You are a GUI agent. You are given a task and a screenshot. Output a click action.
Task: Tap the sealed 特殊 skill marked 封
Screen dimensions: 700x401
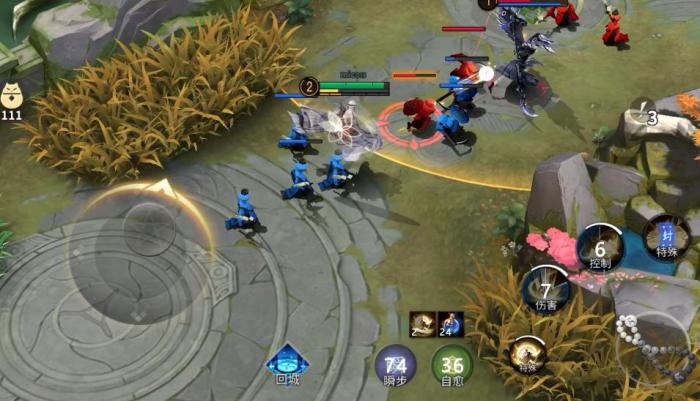click(666, 237)
